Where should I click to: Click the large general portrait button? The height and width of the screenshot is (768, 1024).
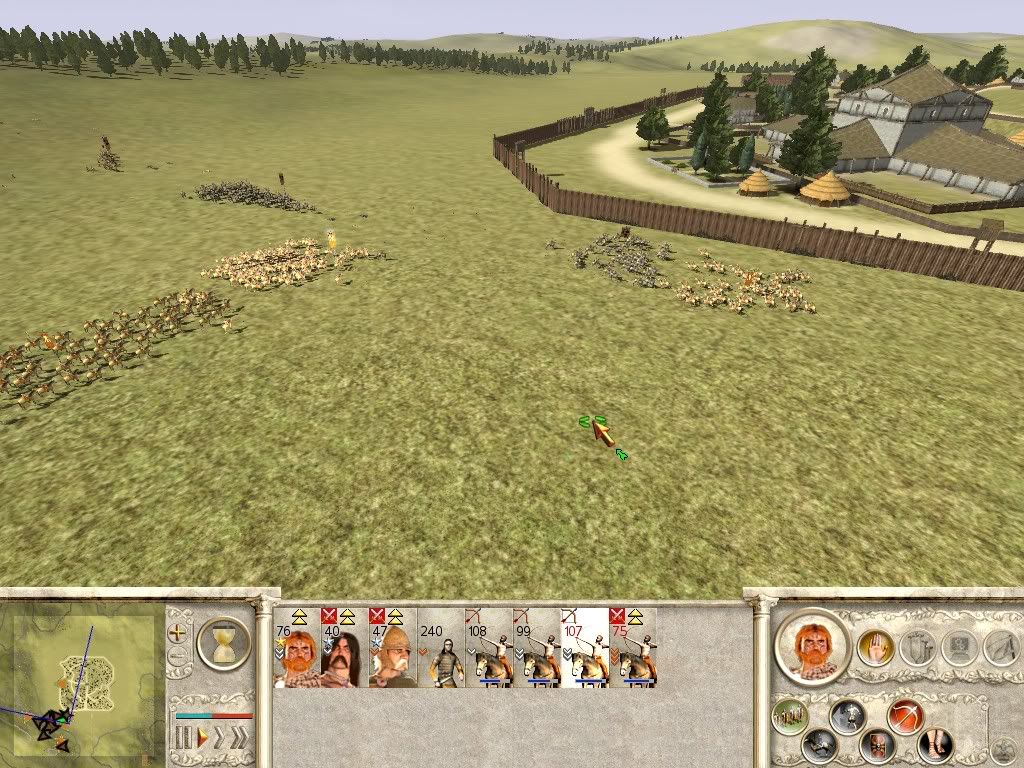811,646
